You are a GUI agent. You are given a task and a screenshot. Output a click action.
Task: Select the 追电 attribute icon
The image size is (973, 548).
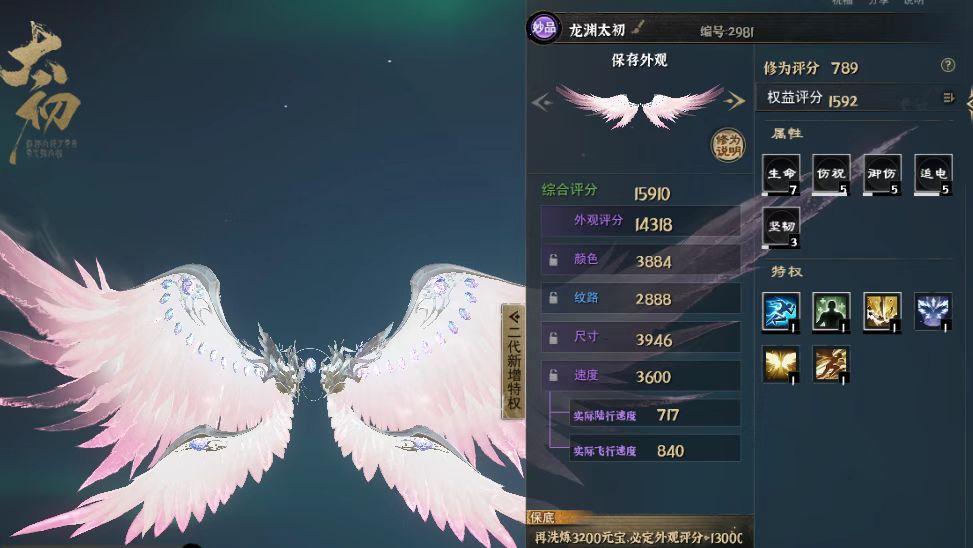pyautogui.click(x=932, y=174)
